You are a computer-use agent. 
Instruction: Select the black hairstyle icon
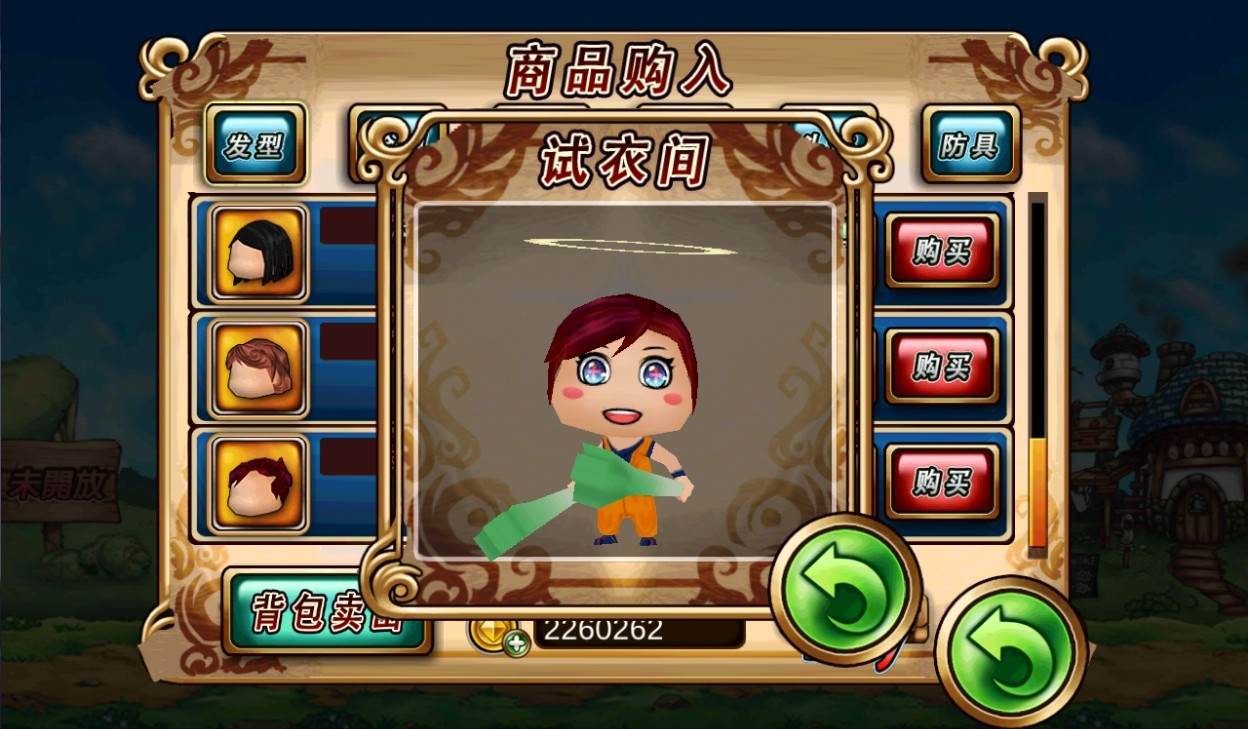[x=259, y=253]
